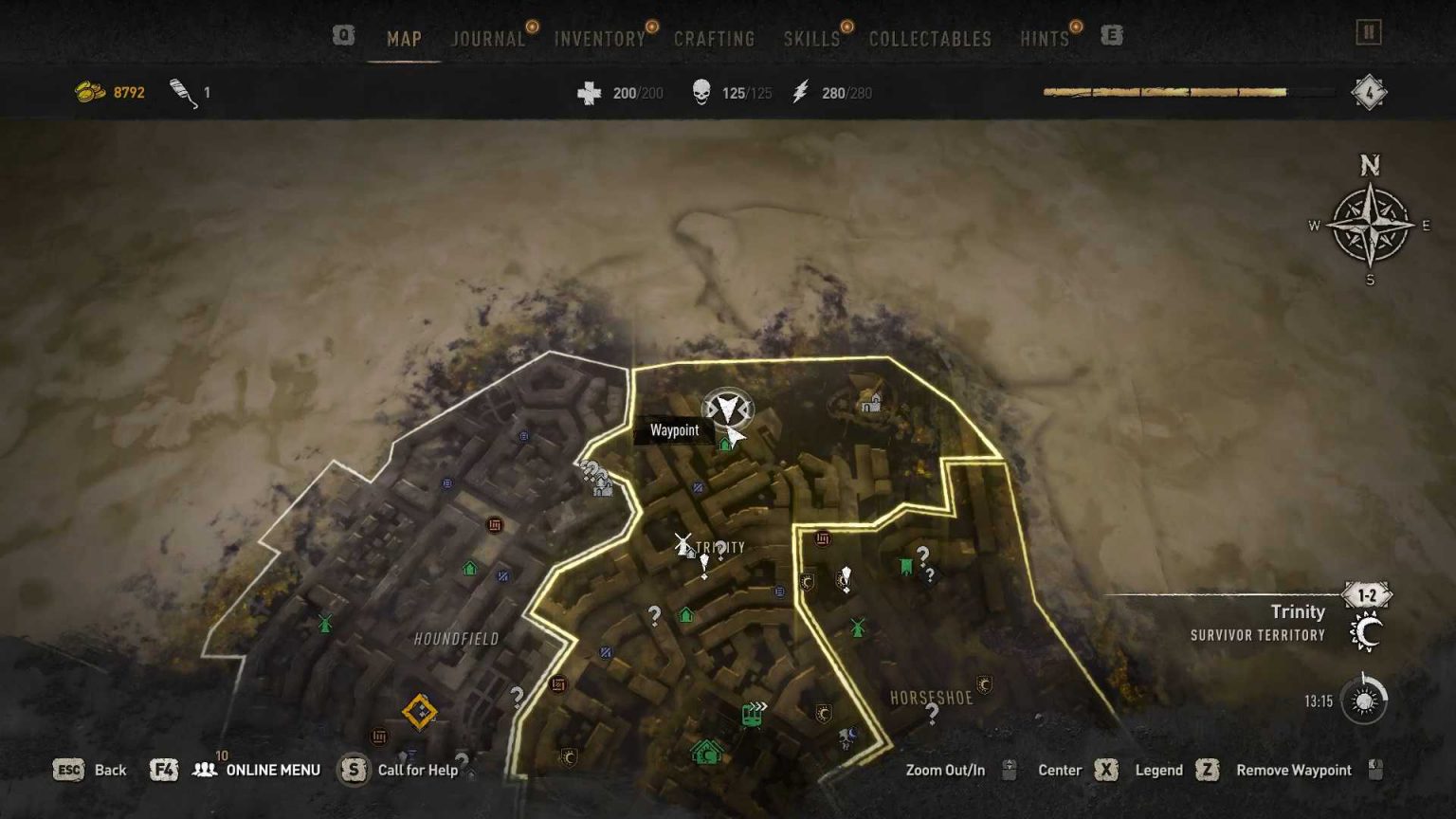Select Call for Help

[417, 770]
